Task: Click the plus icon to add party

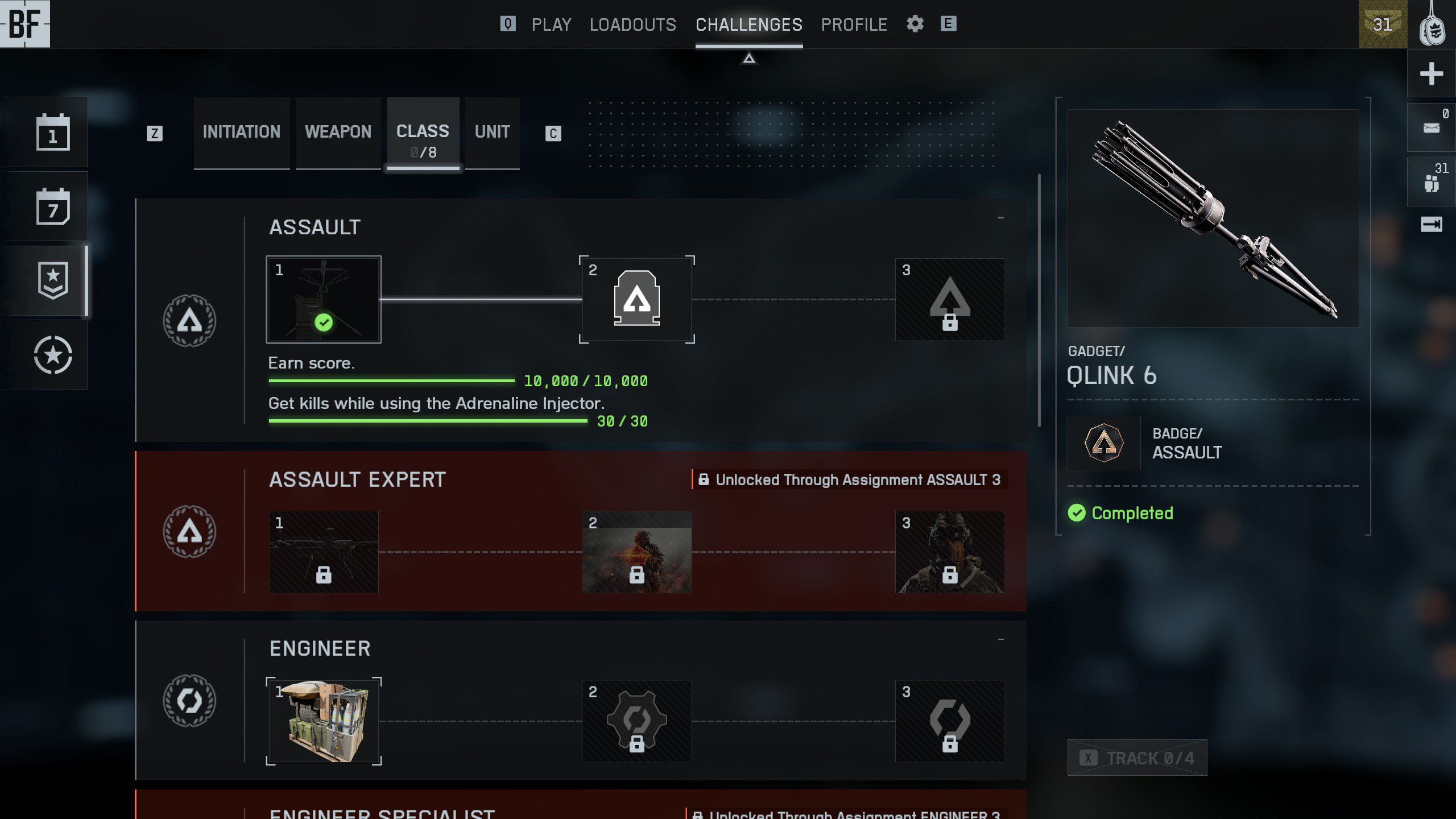Action: tap(1431, 73)
